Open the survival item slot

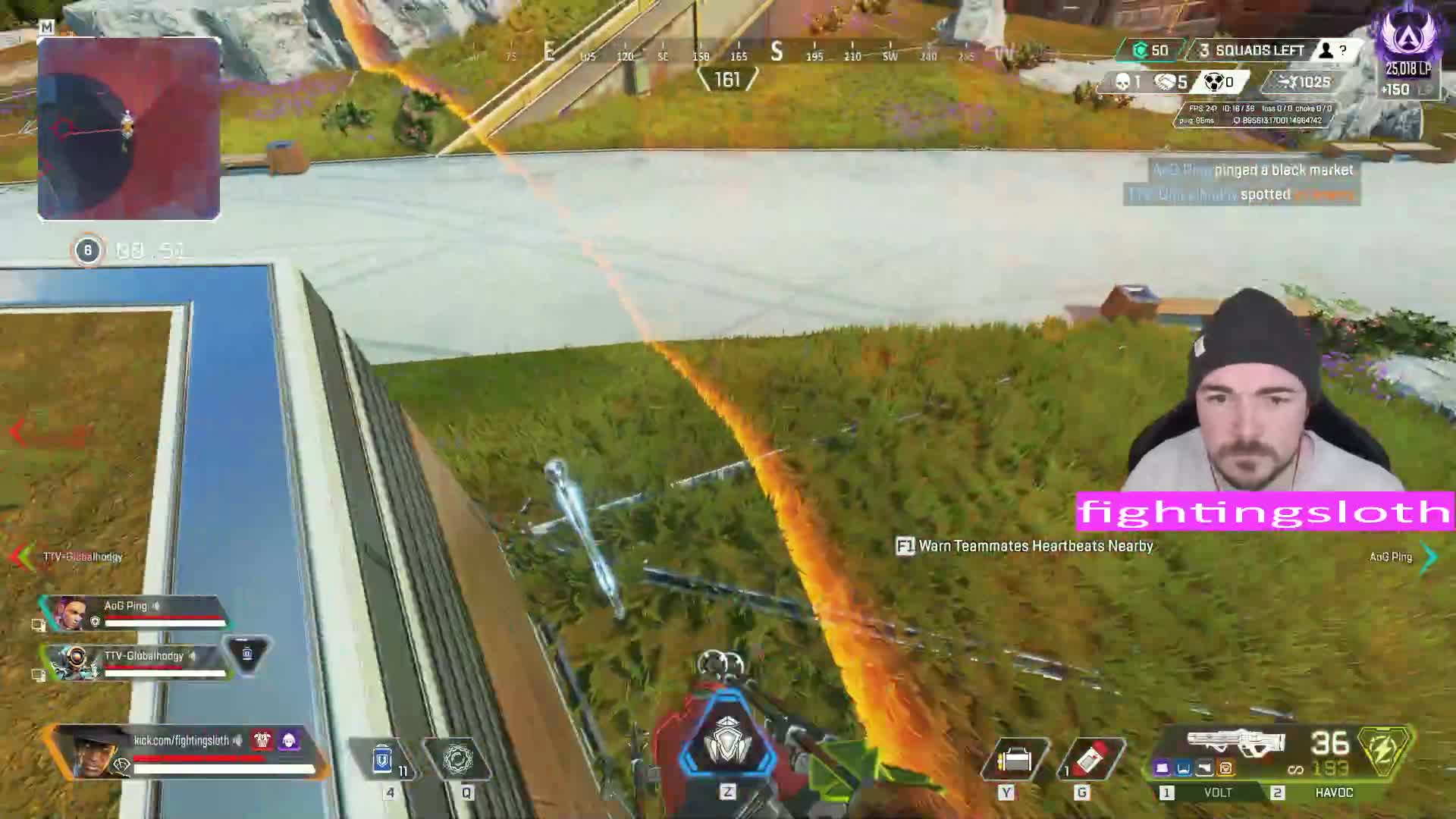pos(1015,759)
